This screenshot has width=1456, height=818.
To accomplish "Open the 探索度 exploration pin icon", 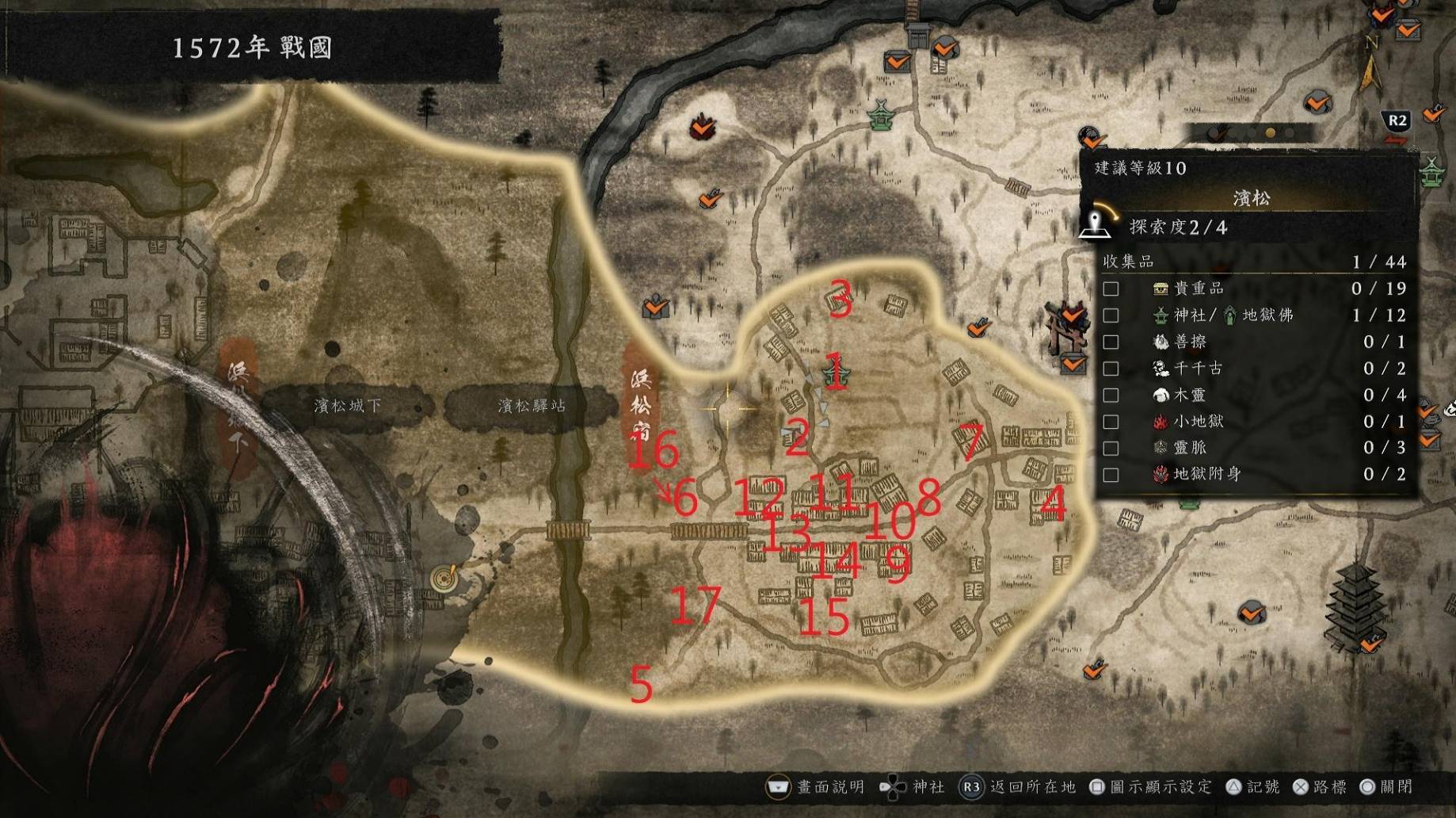I will click(1096, 223).
